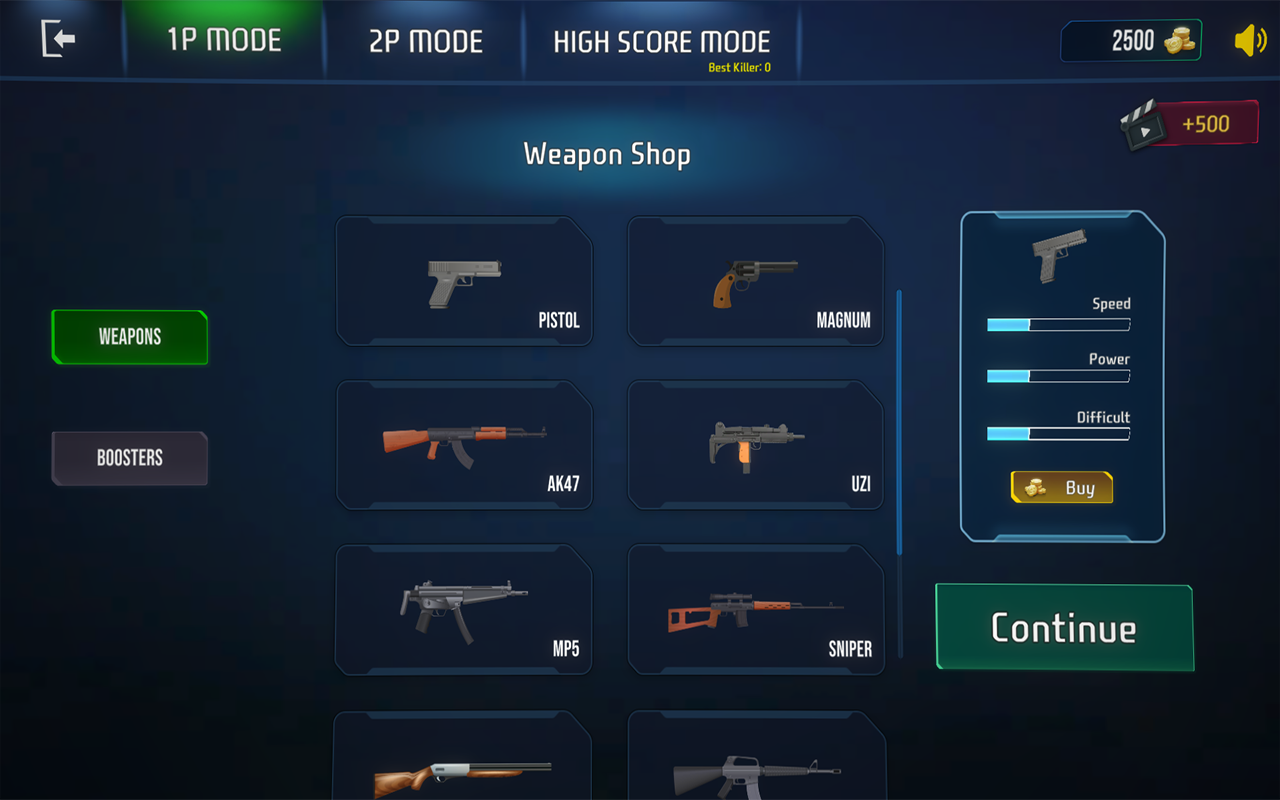Click the weapon list scrollbar
This screenshot has height=800, width=1280.
coord(899,420)
